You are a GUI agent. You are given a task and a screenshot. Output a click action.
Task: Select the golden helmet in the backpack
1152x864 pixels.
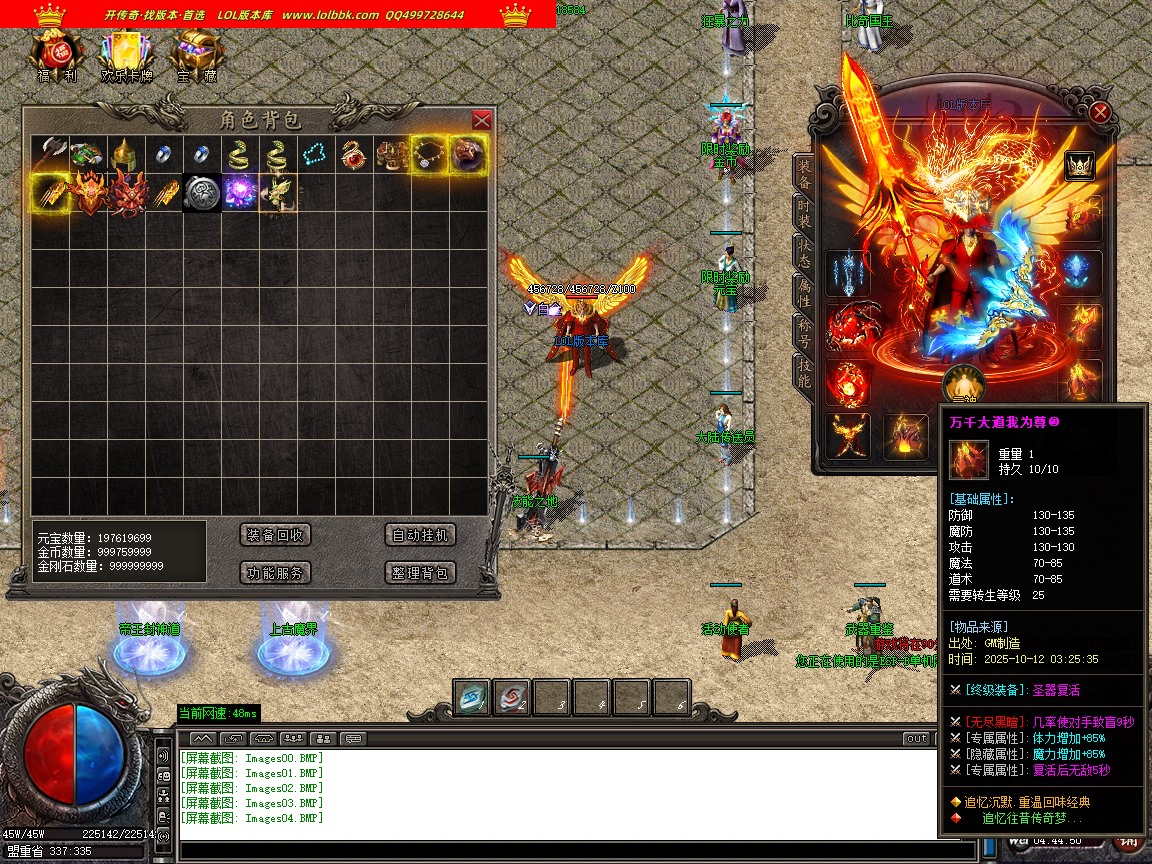point(125,154)
